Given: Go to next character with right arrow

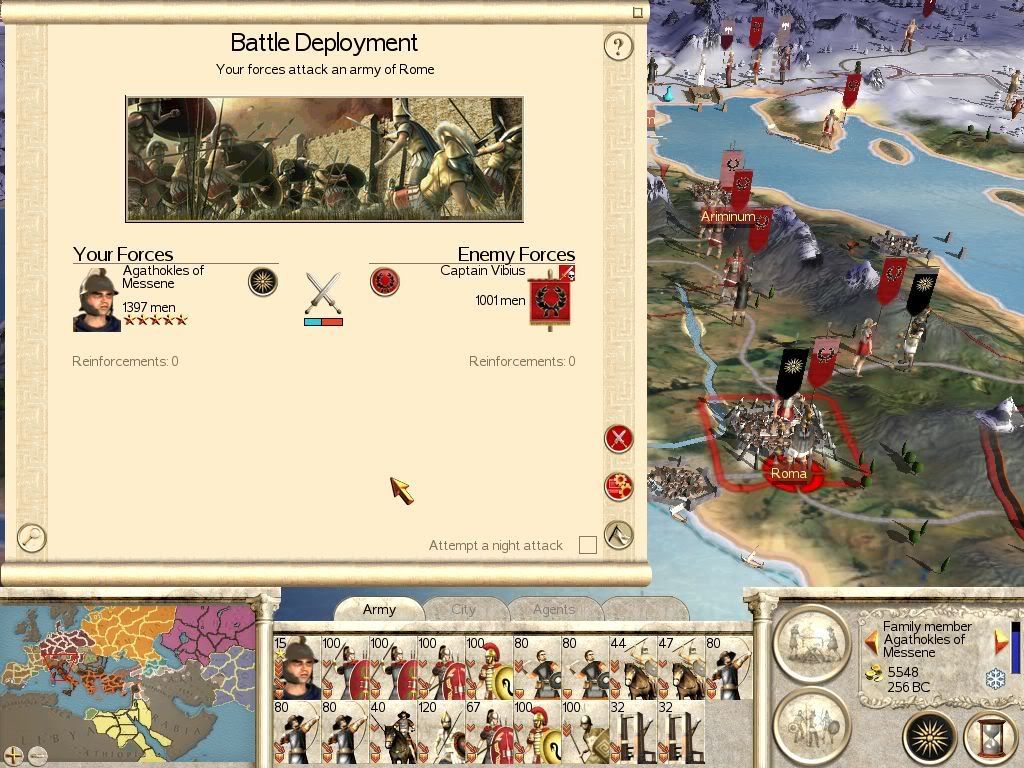Looking at the screenshot, I should tap(999, 640).
